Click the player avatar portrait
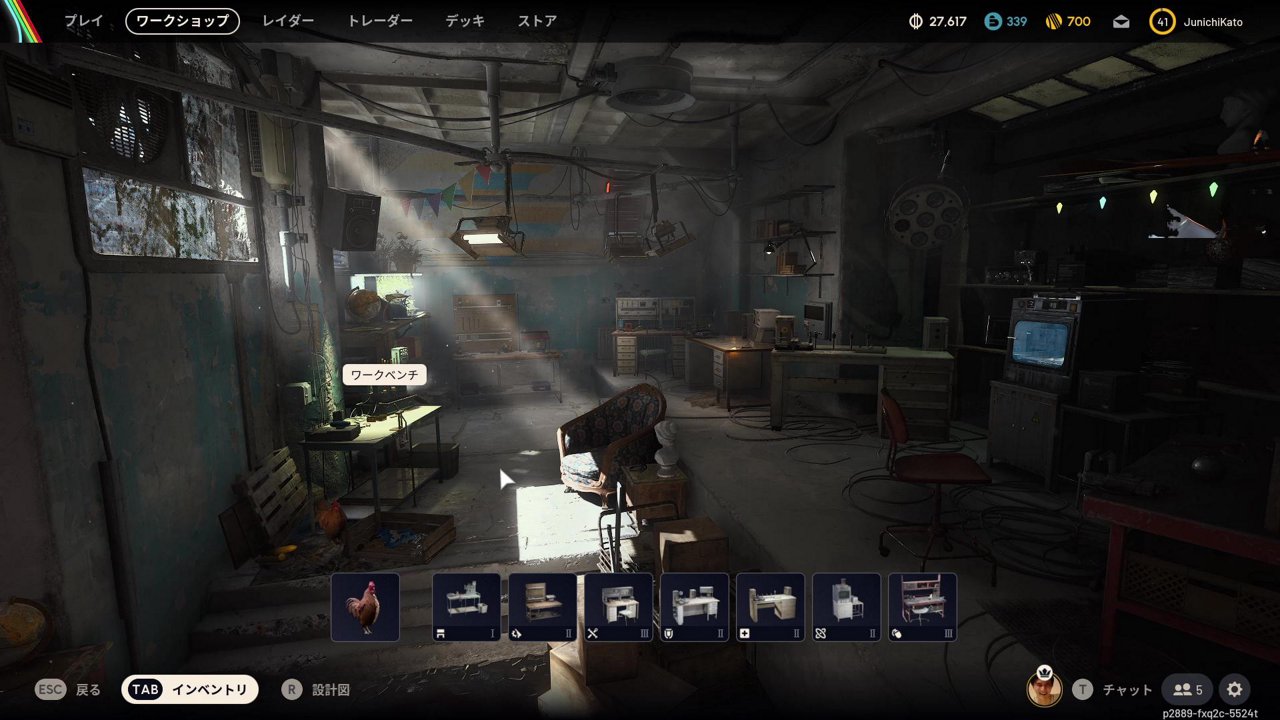The width and height of the screenshot is (1280, 720). pyautogui.click(x=1044, y=688)
